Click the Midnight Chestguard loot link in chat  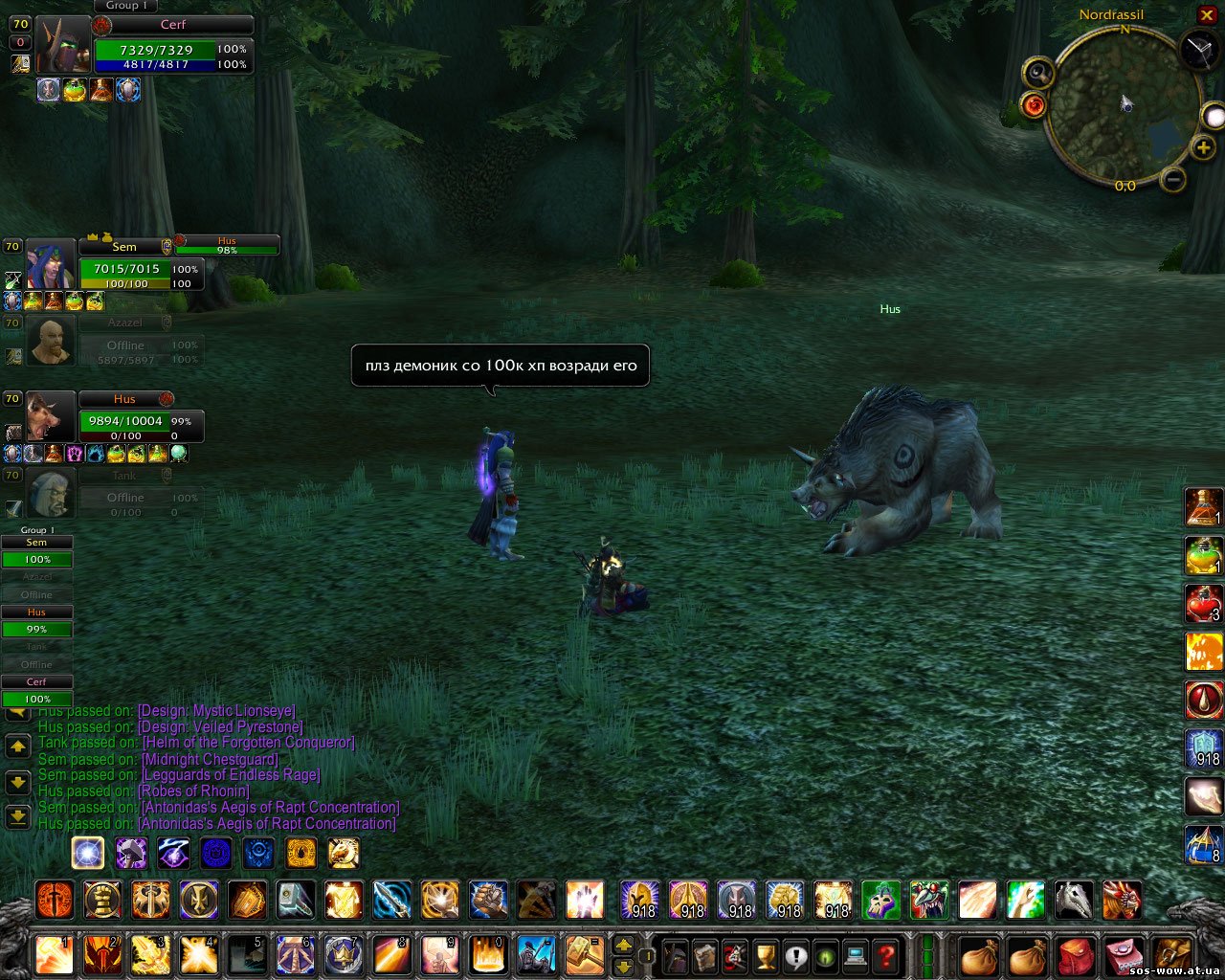210,759
